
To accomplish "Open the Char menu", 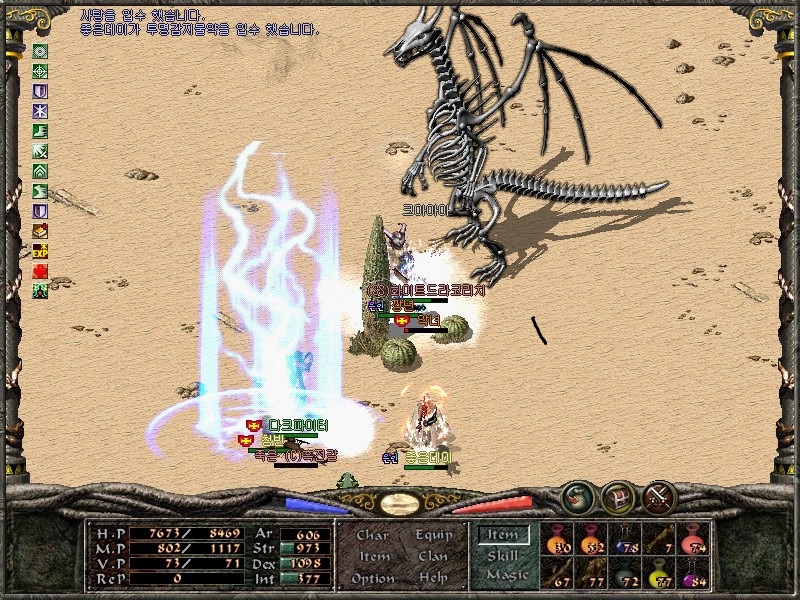I will tap(372, 535).
